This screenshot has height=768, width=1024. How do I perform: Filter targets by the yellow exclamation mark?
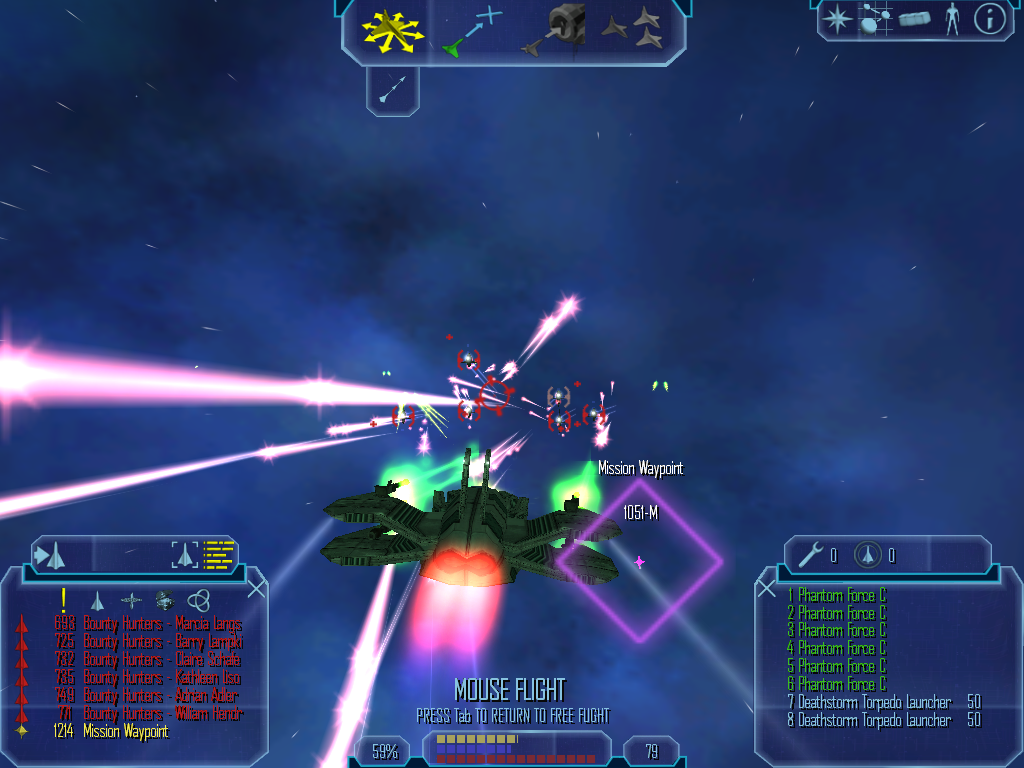click(x=63, y=599)
